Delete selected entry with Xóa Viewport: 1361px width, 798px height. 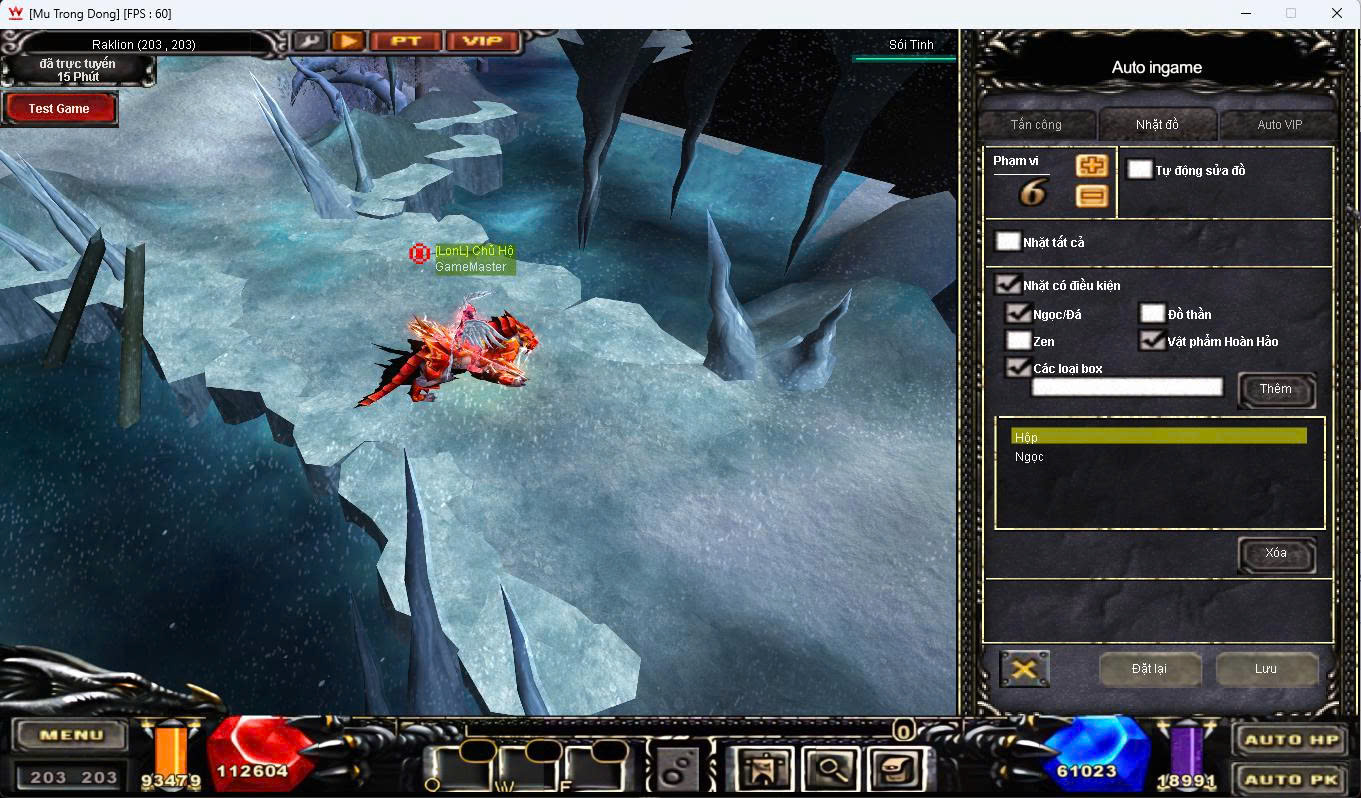click(x=1276, y=554)
